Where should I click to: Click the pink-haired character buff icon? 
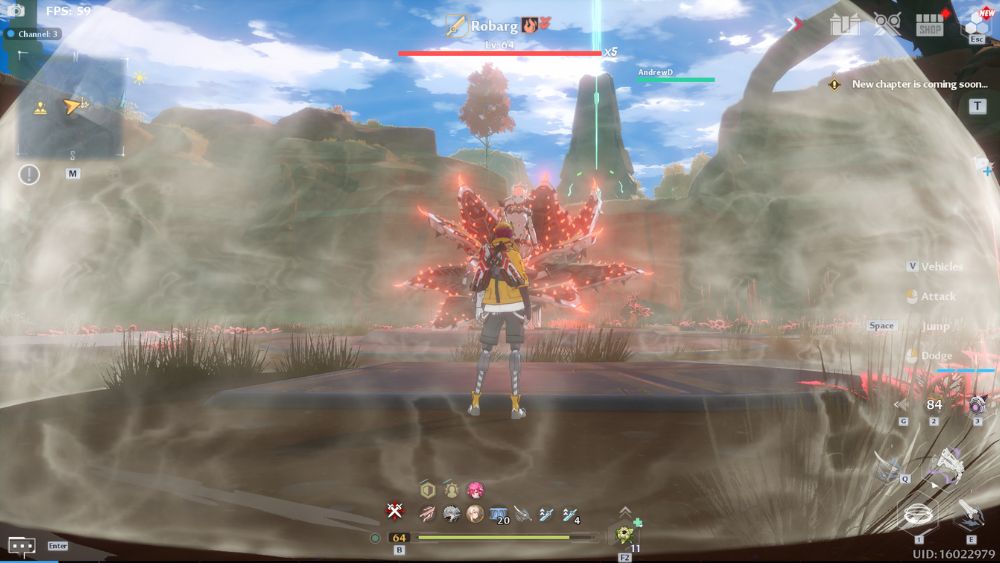click(475, 490)
